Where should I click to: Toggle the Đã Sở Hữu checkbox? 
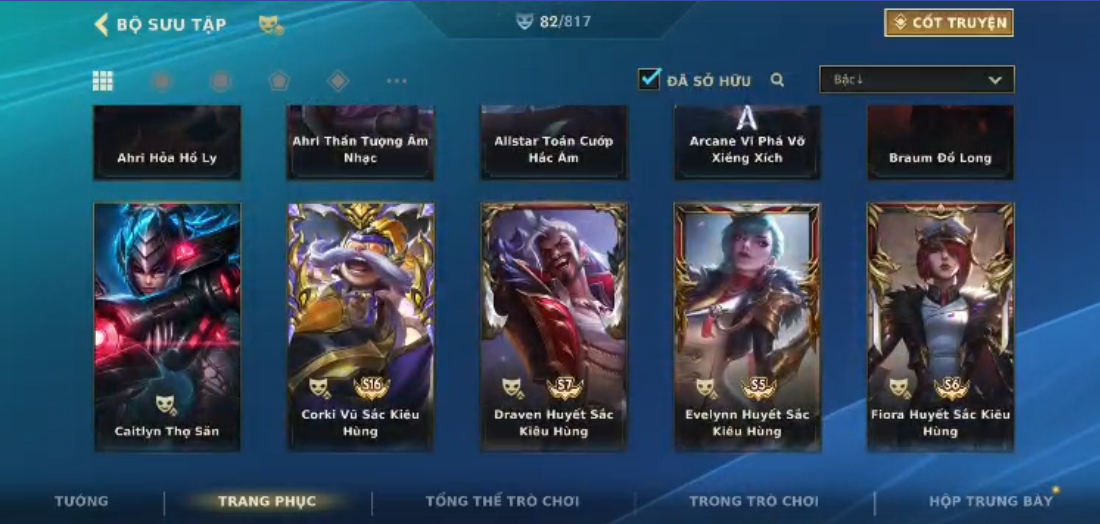click(x=650, y=79)
